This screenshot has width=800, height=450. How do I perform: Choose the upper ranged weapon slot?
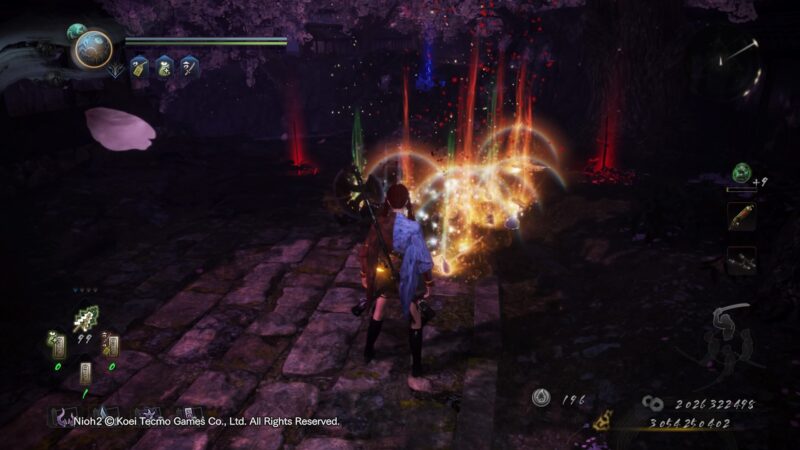pos(741,217)
